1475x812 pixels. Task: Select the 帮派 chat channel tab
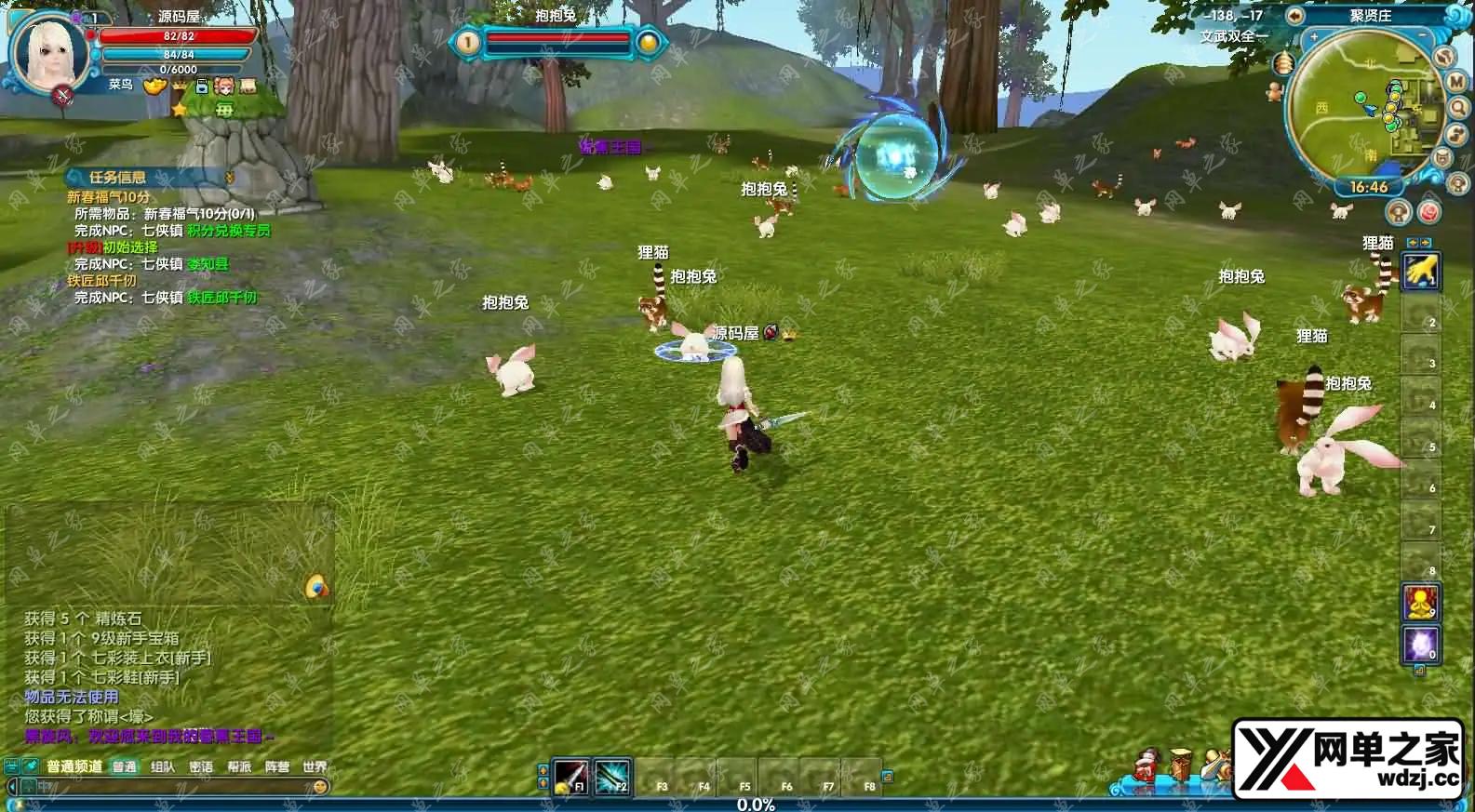click(239, 767)
